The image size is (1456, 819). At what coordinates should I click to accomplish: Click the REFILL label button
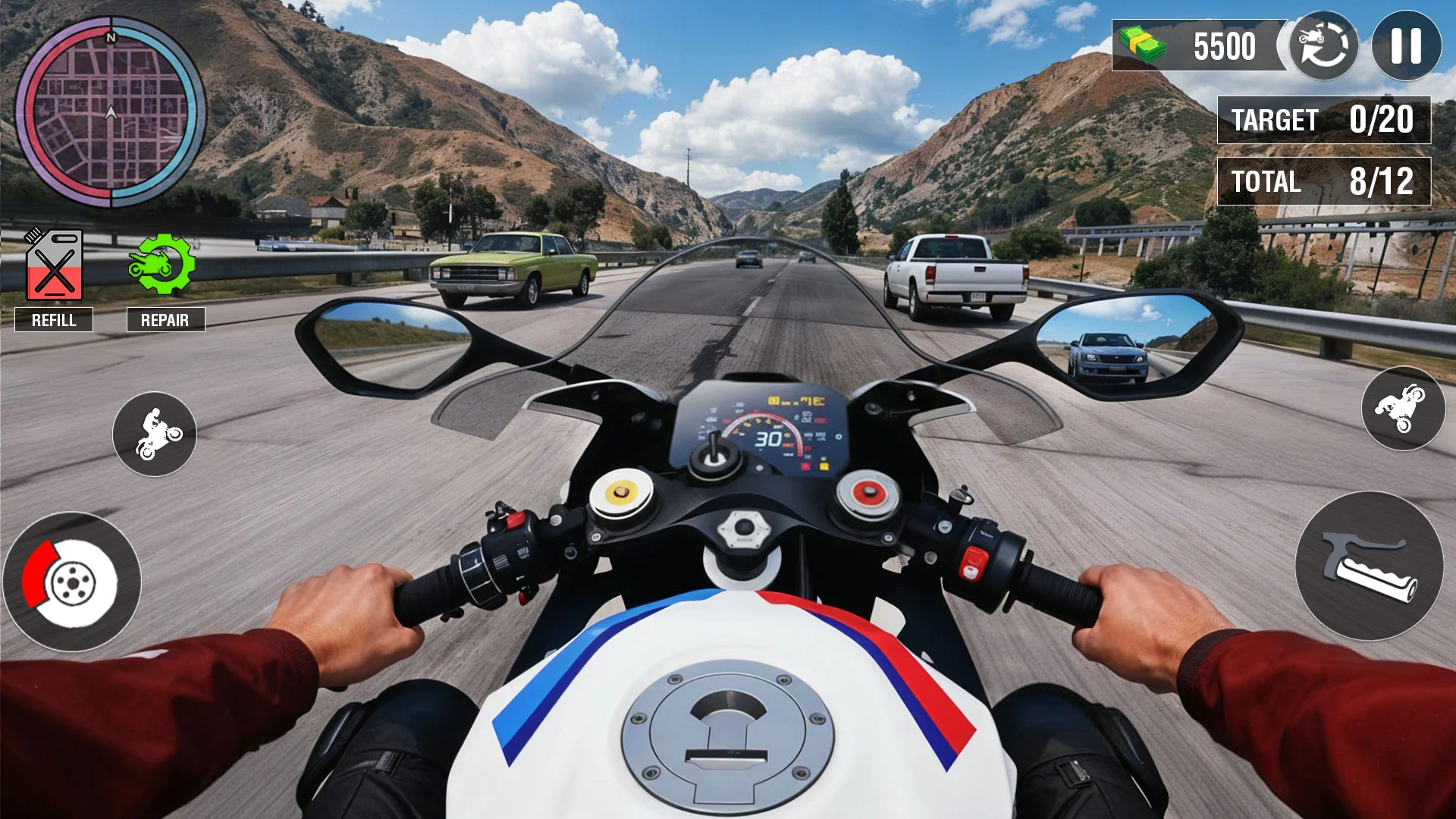pyautogui.click(x=54, y=320)
